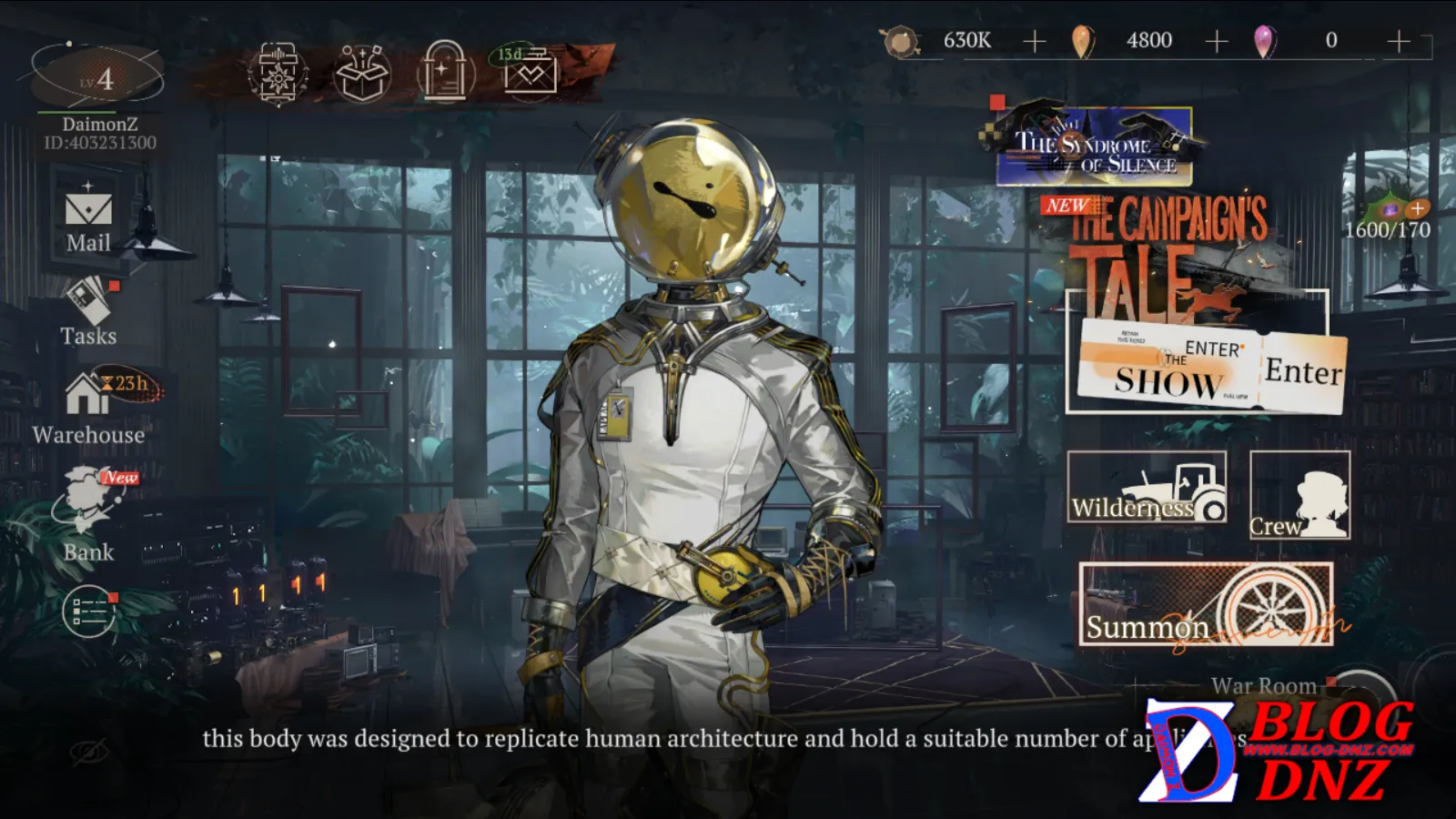The width and height of the screenshot is (1456, 819).
Task: Open the player profile level badge
Action: point(97,78)
